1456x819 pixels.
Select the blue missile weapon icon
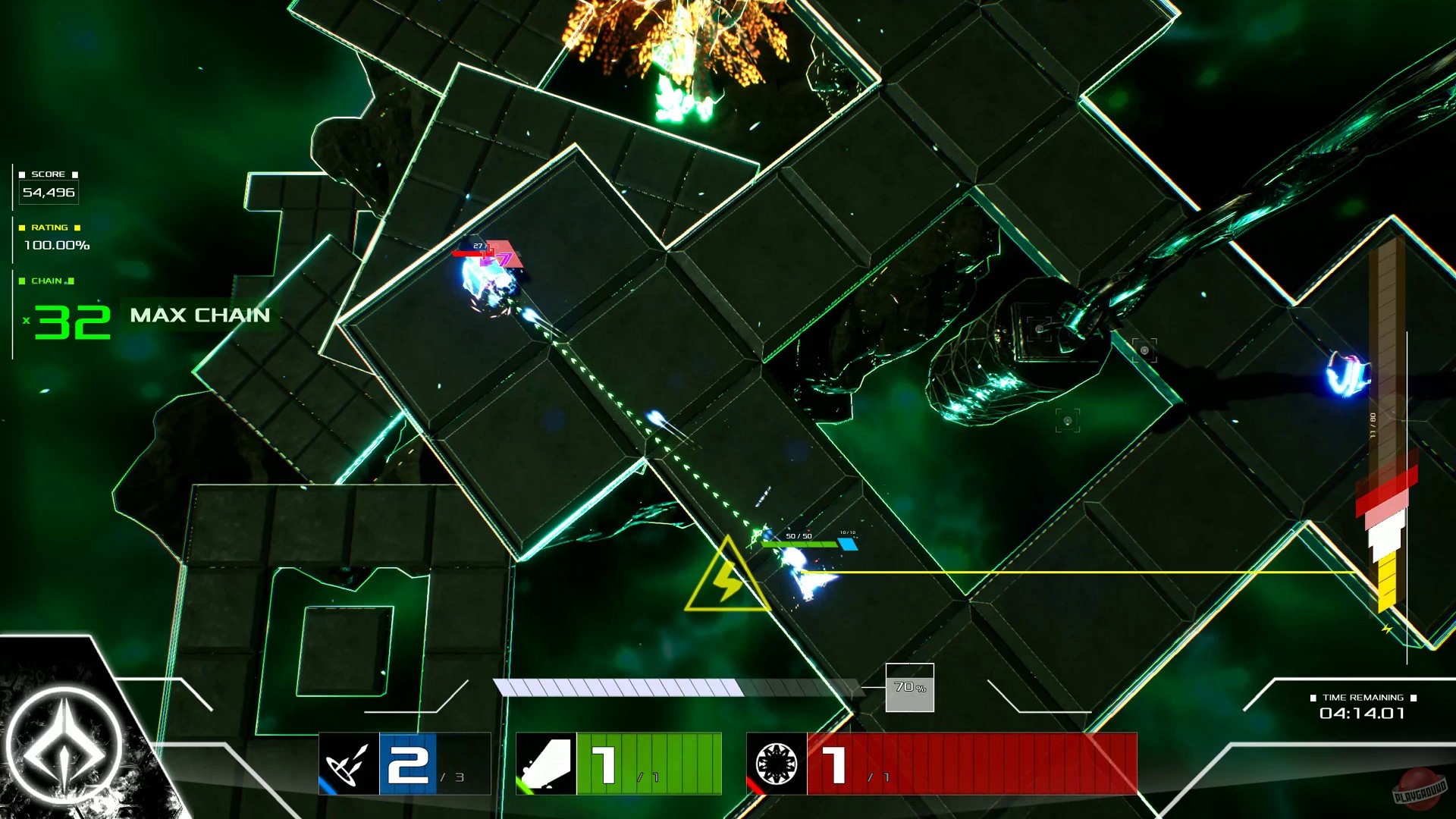tap(347, 764)
